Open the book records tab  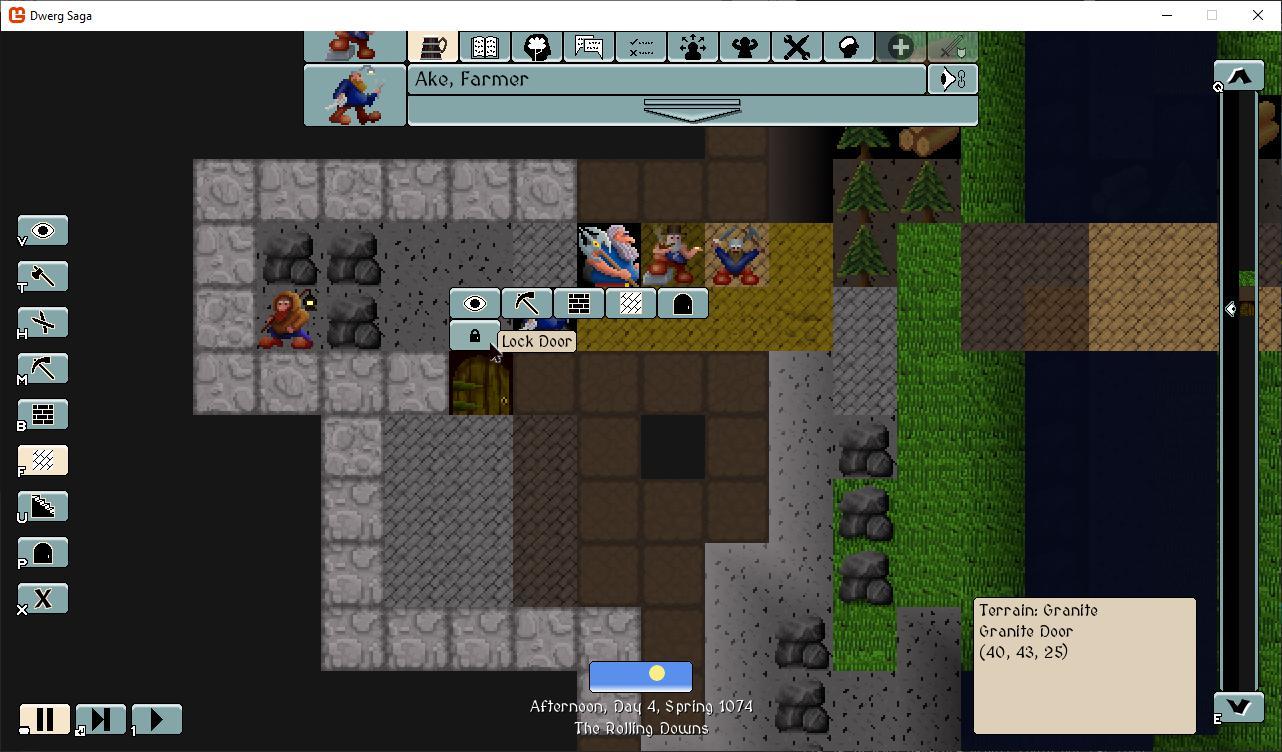coord(485,46)
